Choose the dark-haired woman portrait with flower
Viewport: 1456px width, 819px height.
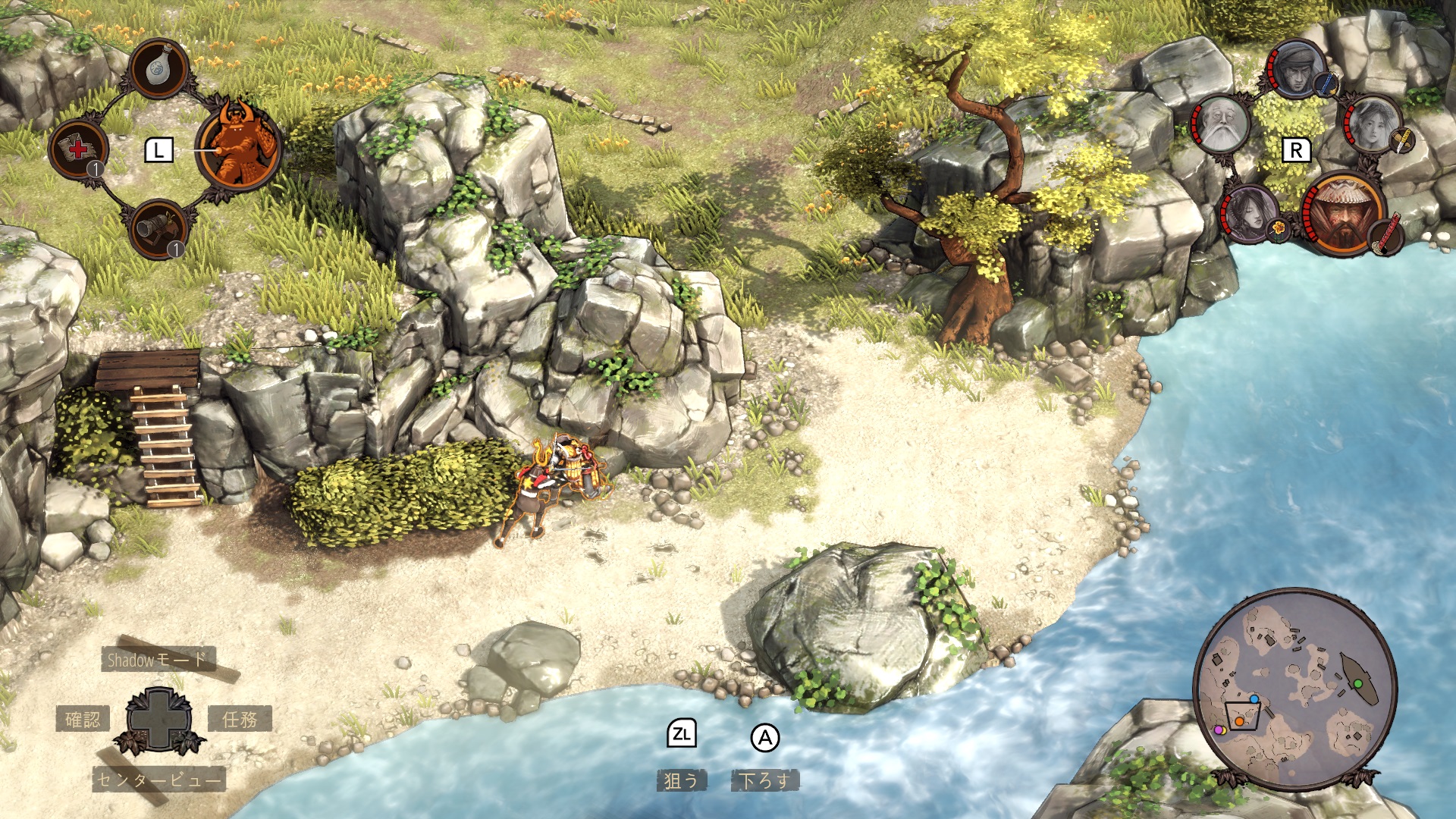(1247, 212)
